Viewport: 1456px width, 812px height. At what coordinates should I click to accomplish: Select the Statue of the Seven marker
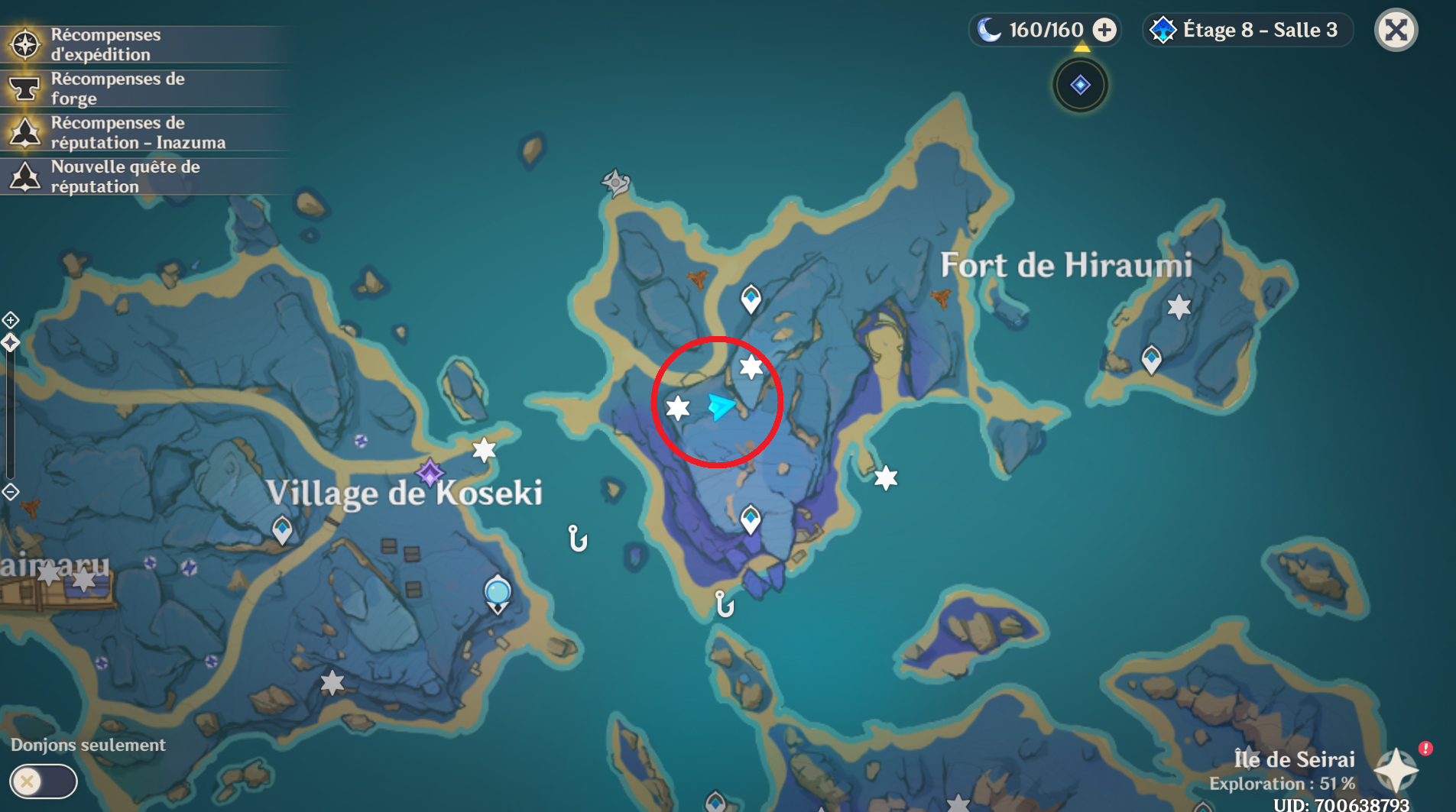[x=498, y=594]
